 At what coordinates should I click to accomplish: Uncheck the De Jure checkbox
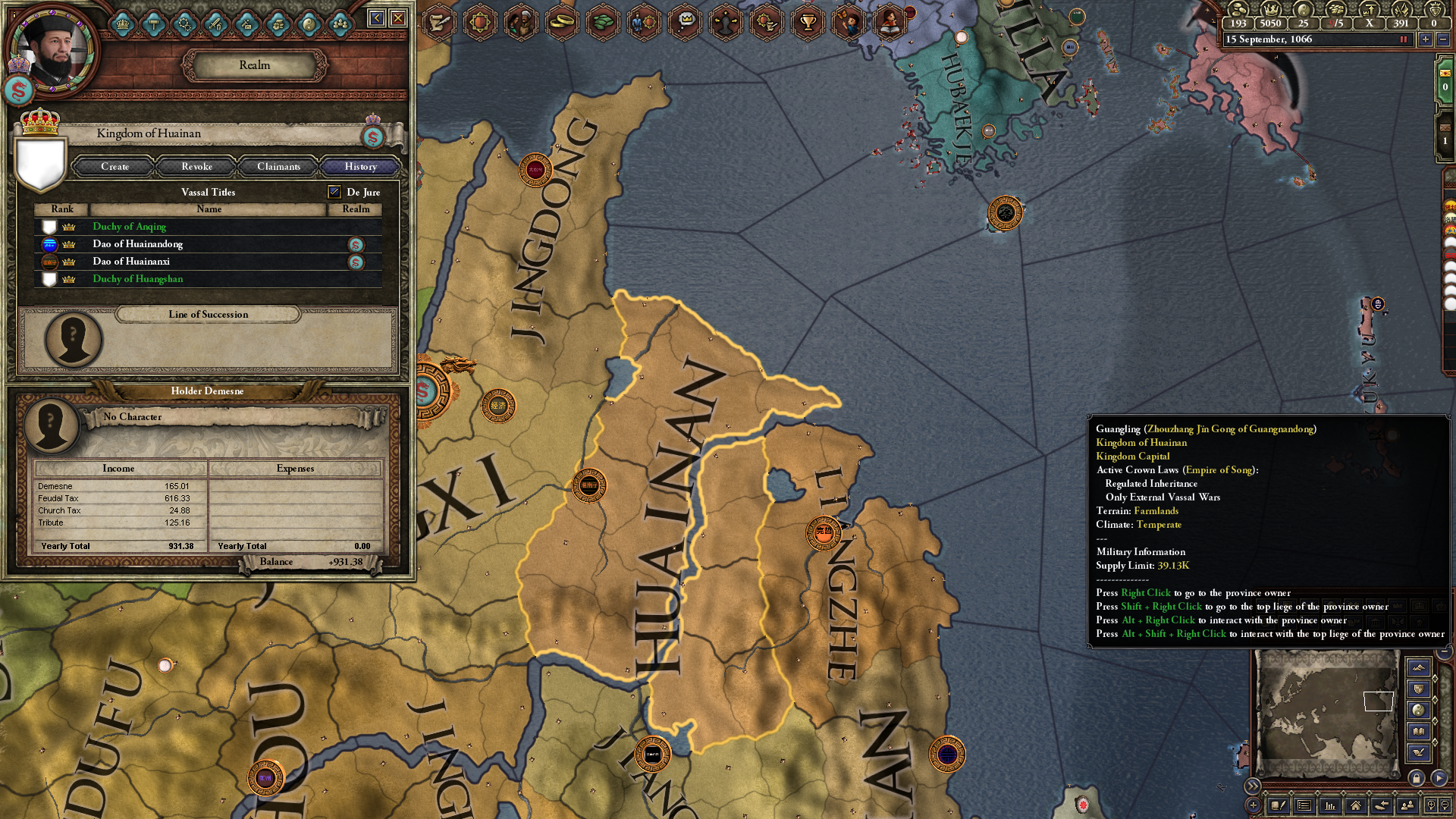pos(334,192)
